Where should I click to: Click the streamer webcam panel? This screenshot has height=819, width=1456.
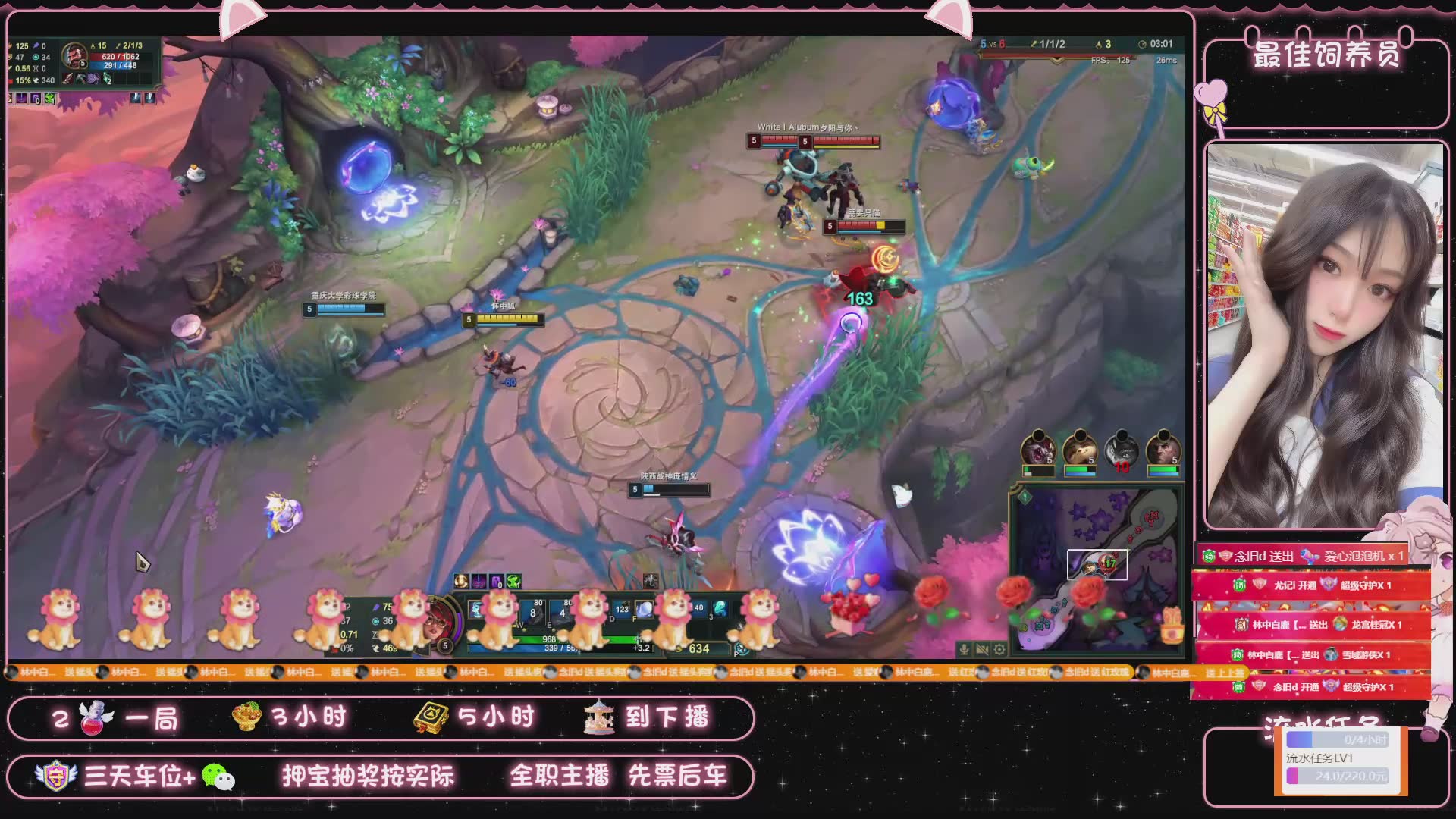1325,334
